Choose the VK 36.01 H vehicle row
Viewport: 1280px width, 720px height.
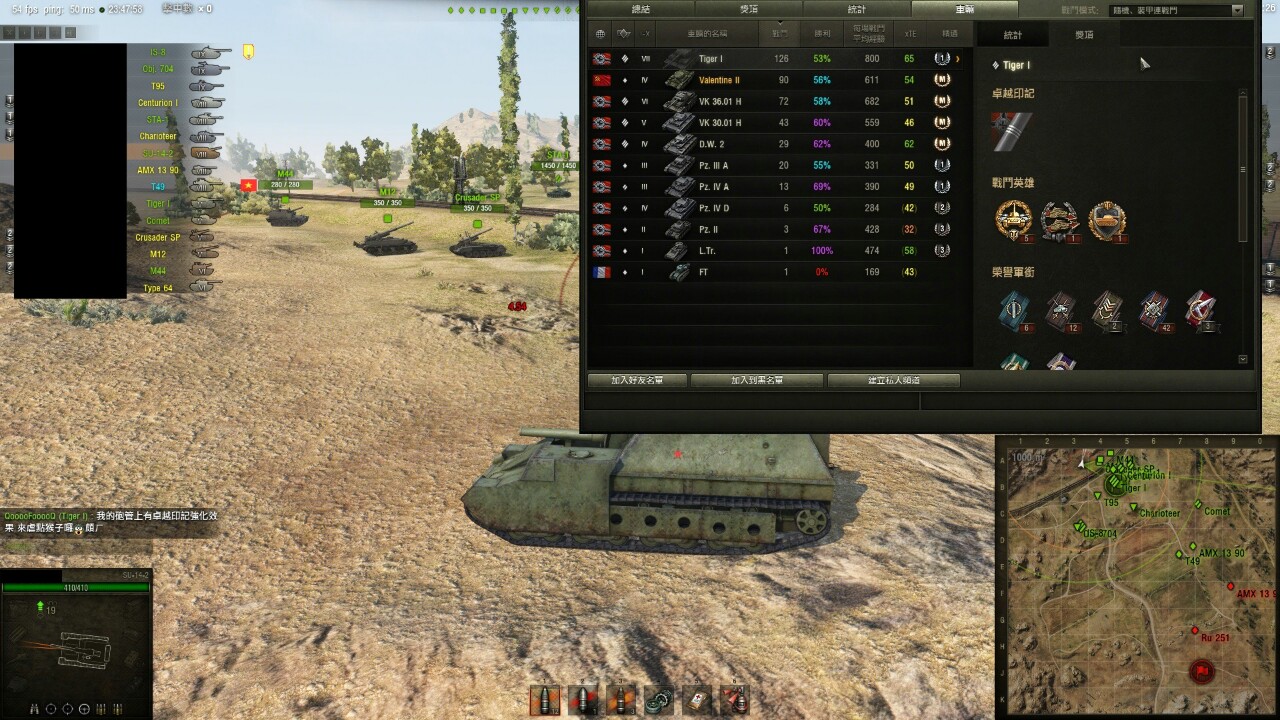tap(780, 101)
